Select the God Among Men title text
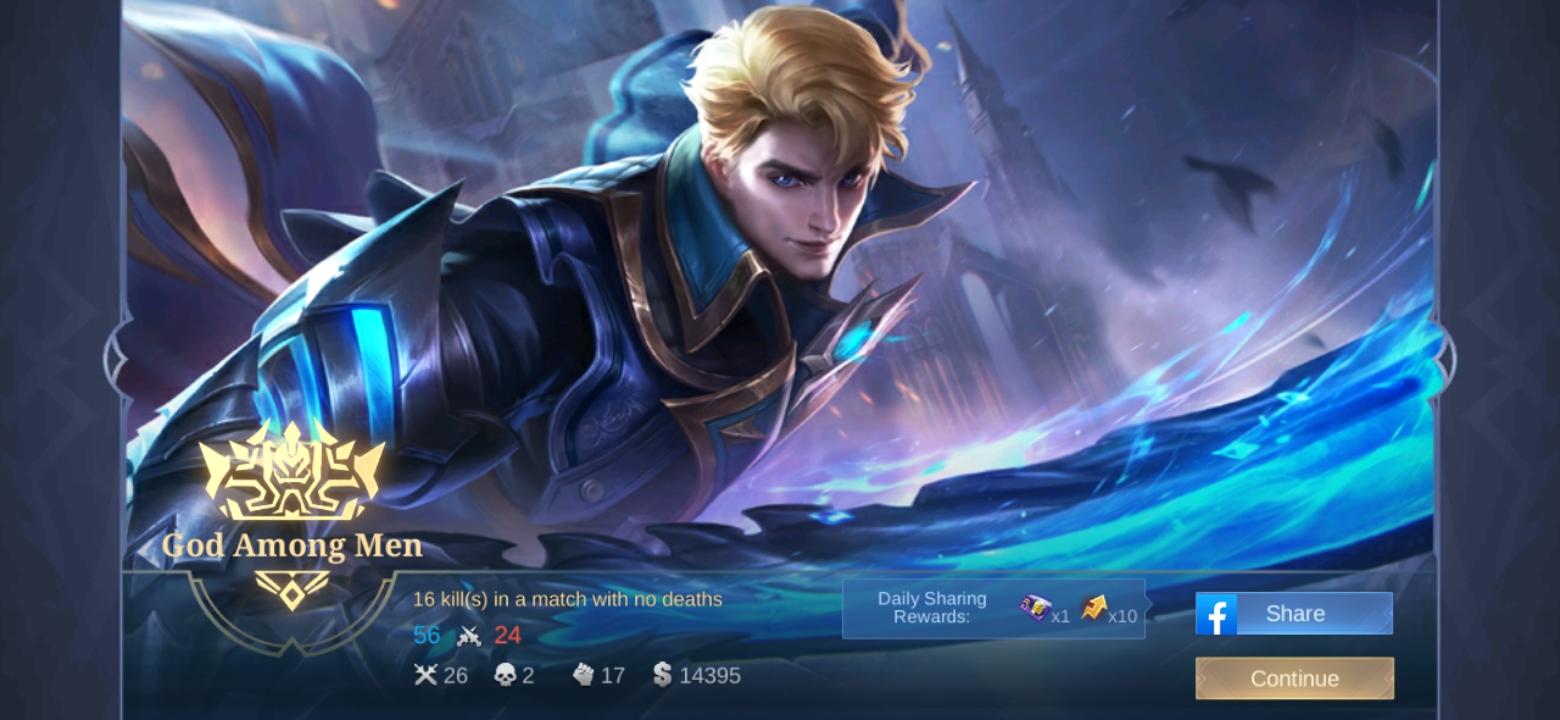This screenshot has height=720, width=1560. [290, 548]
